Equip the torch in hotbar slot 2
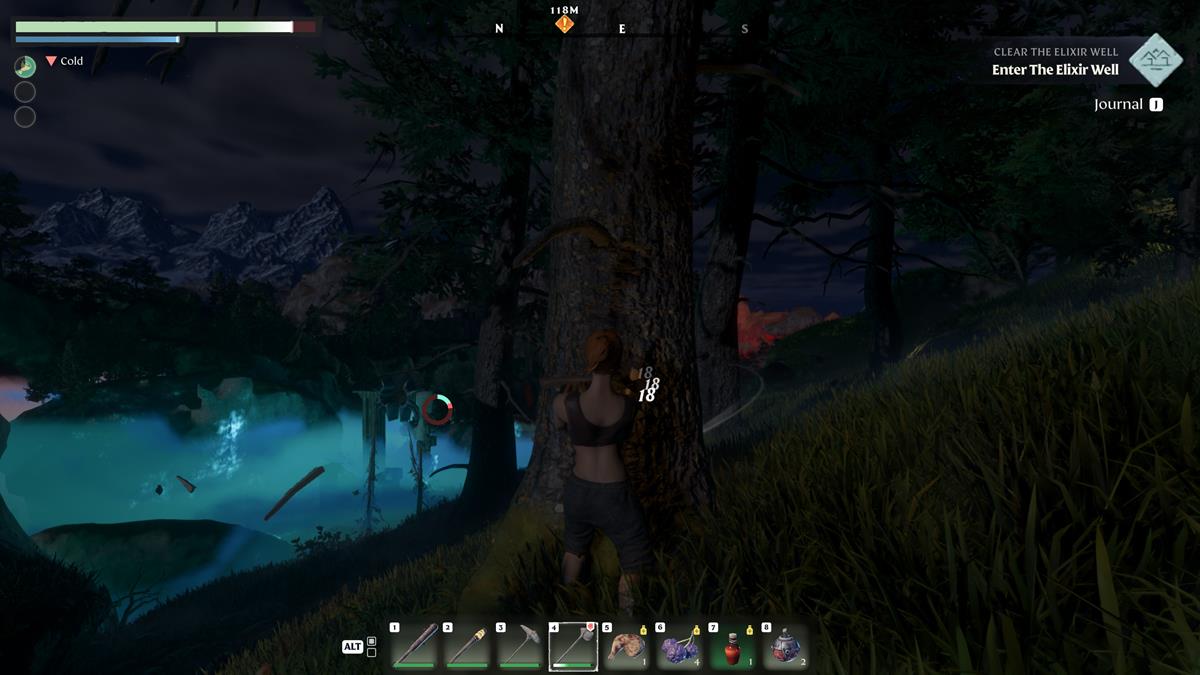The image size is (1200, 675). point(466,647)
